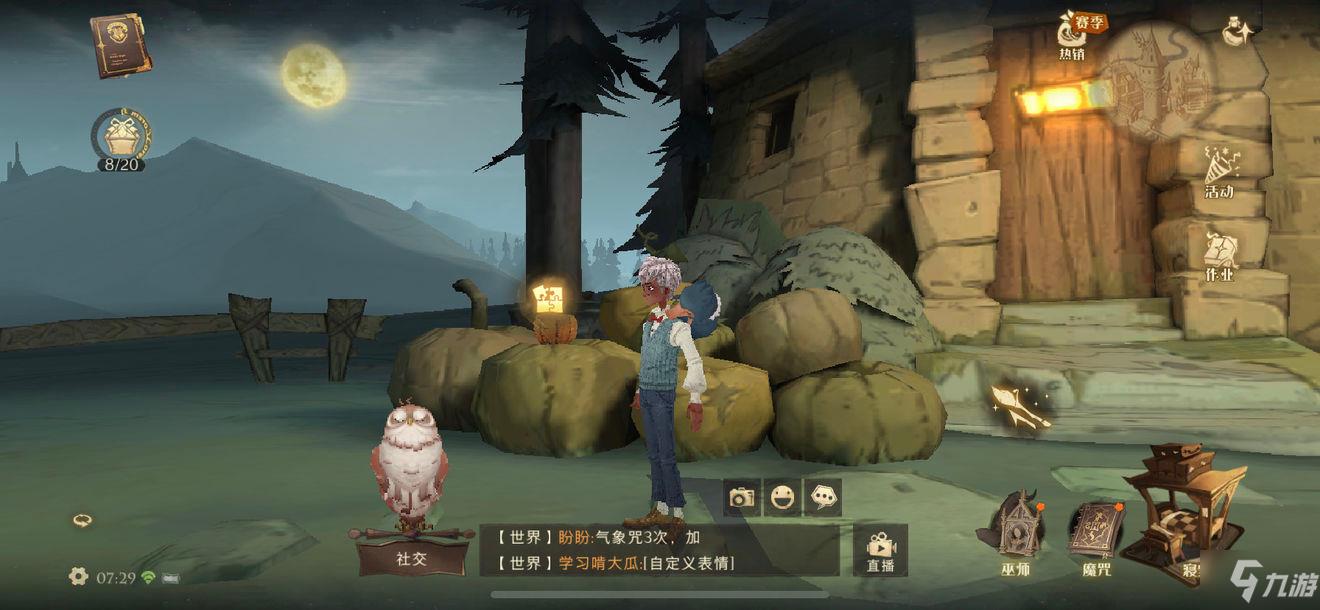The image size is (1320, 610).
Task: Open settings with the gear icon
Action: coord(78,576)
